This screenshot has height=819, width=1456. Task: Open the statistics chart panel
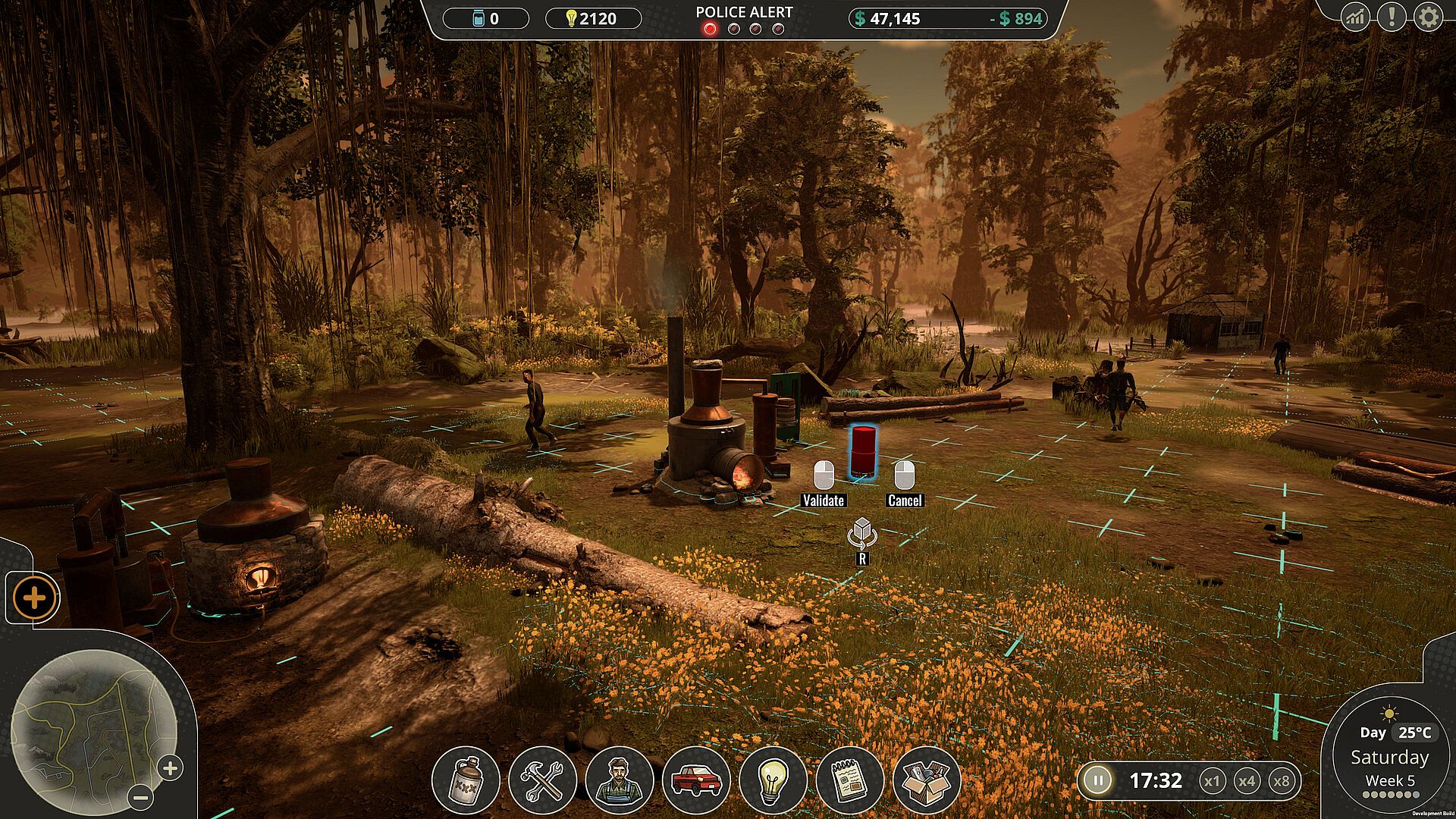coord(1355,17)
